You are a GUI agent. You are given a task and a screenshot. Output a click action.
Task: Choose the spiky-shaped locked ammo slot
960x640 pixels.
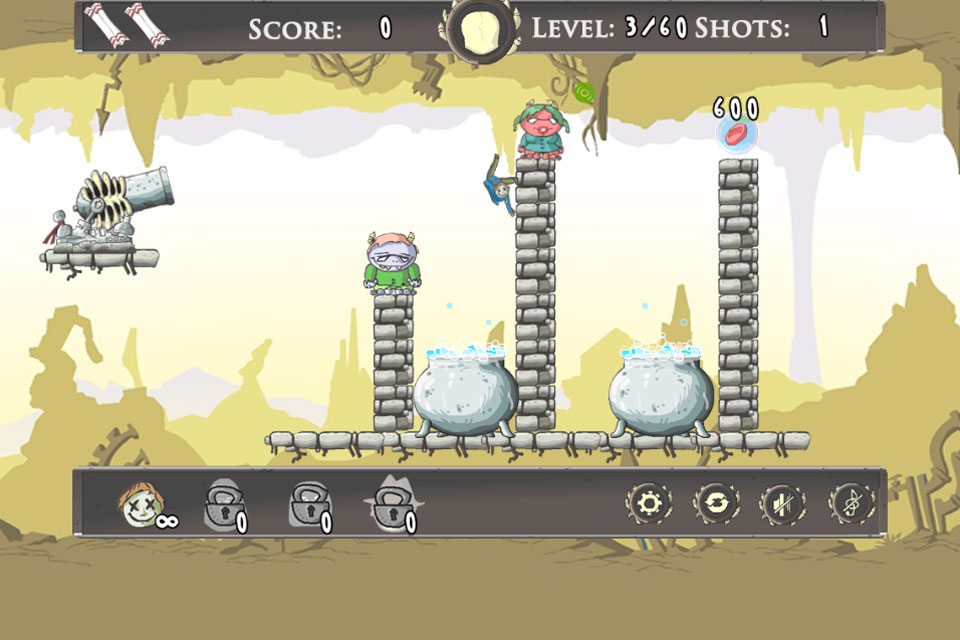tap(391, 503)
